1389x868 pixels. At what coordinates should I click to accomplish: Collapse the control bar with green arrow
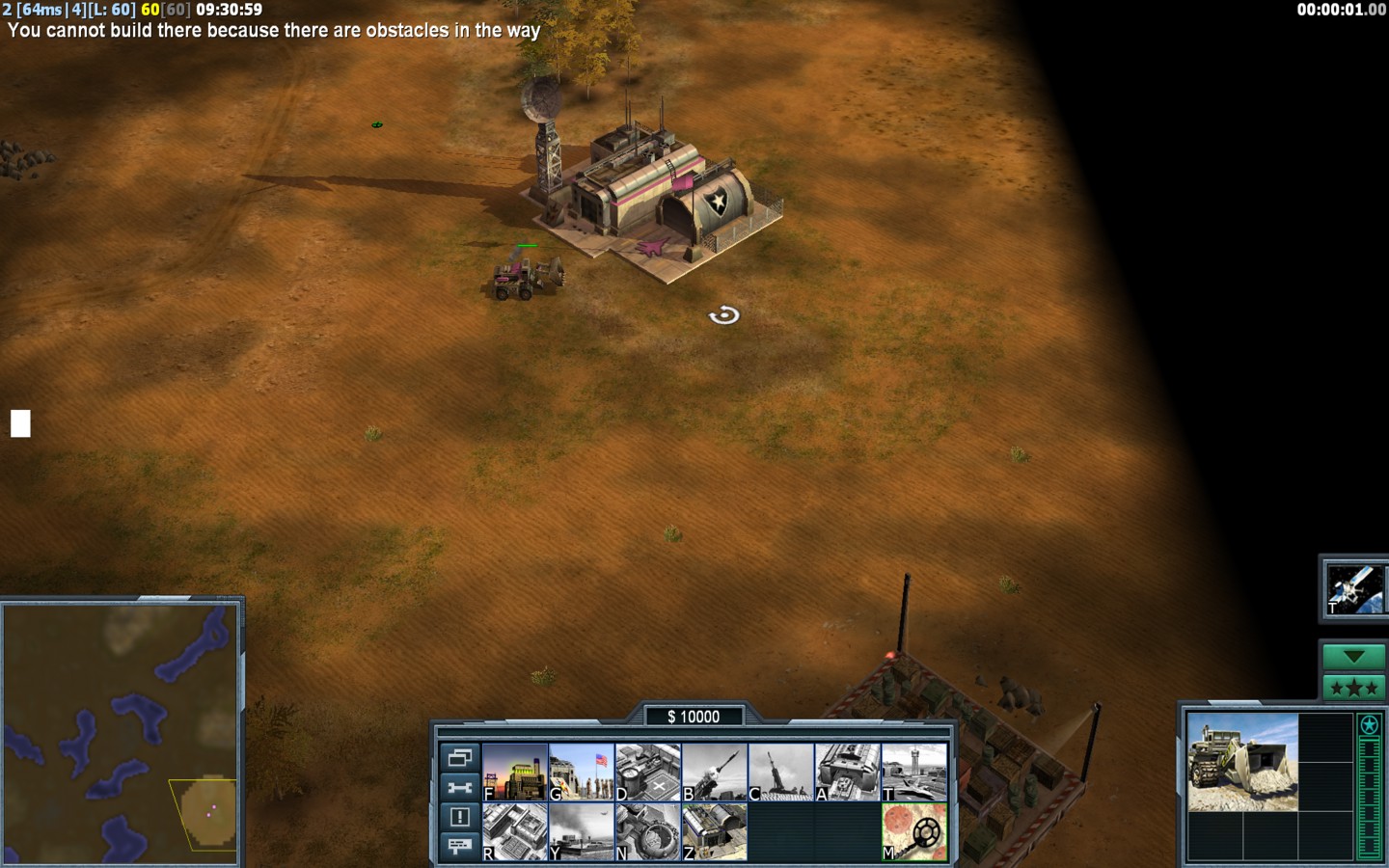pos(1353,657)
